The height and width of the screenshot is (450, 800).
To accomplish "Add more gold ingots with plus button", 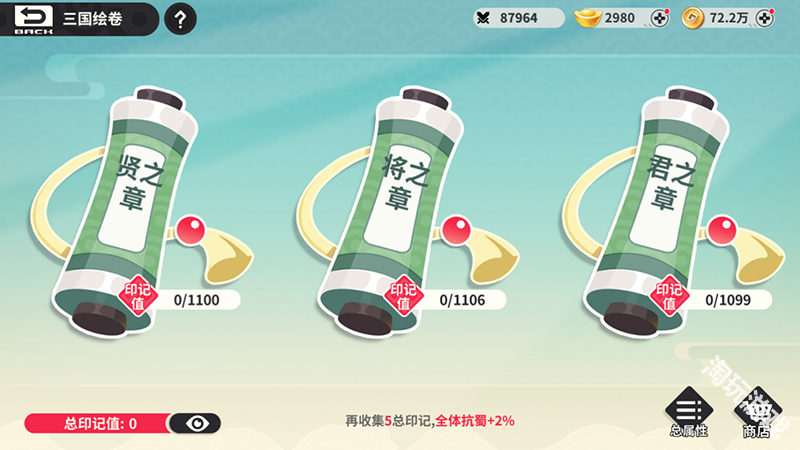I will click(658, 18).
